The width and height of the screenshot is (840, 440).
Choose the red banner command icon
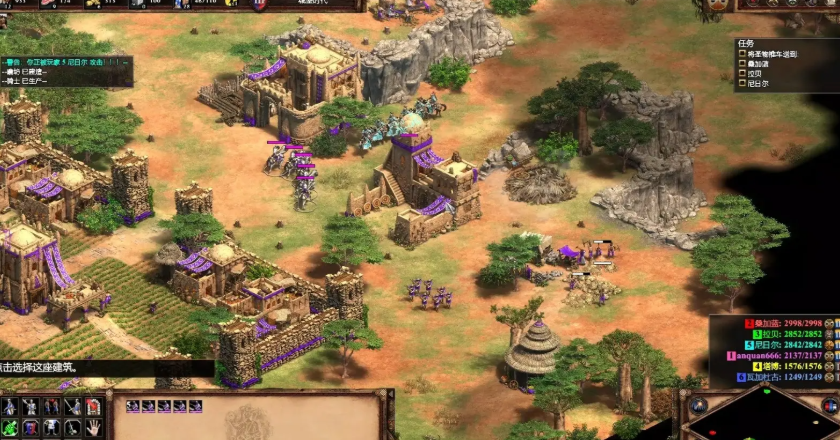(x=93, y=407)
